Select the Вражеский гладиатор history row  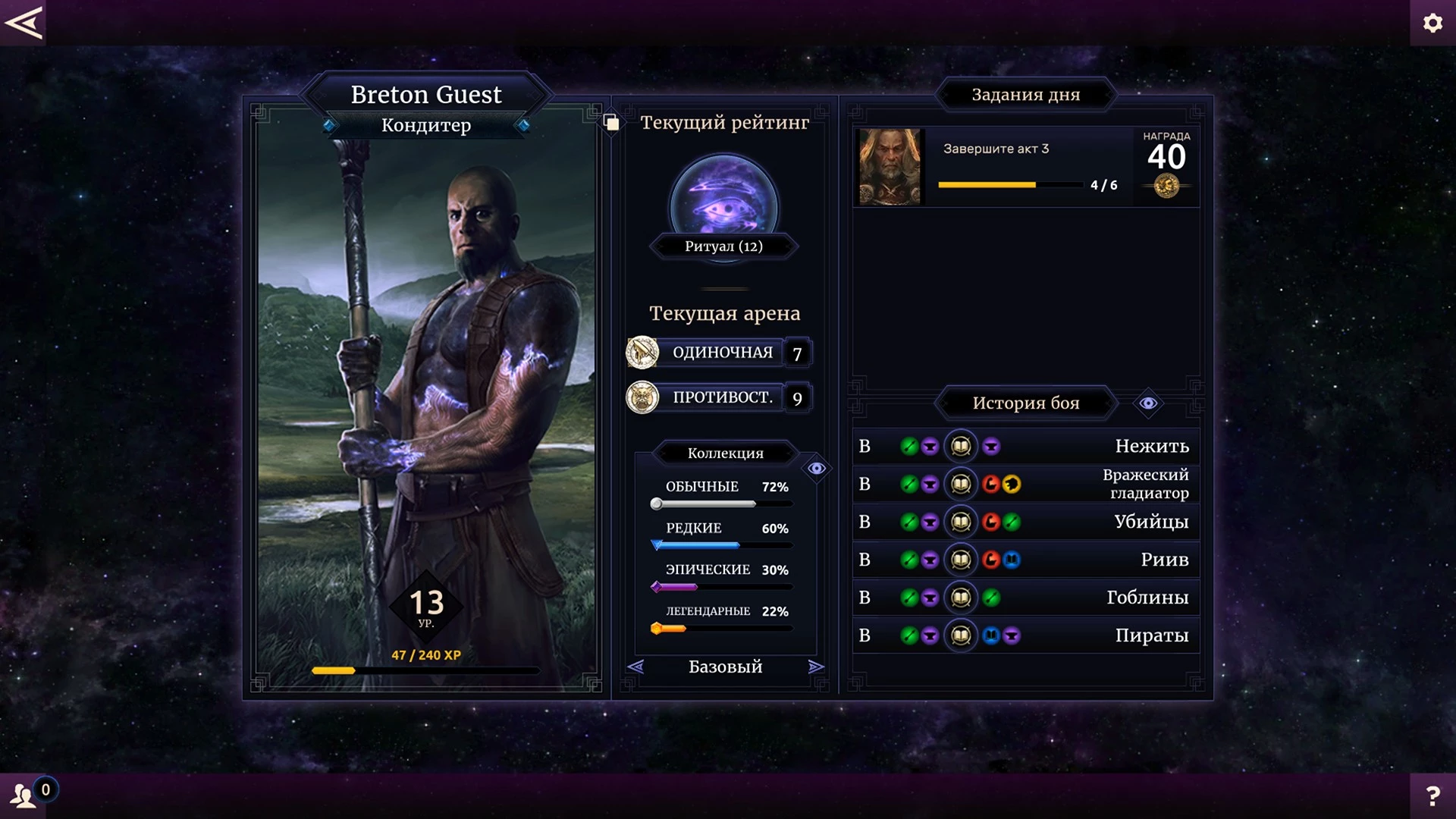tap(1025, 484)
